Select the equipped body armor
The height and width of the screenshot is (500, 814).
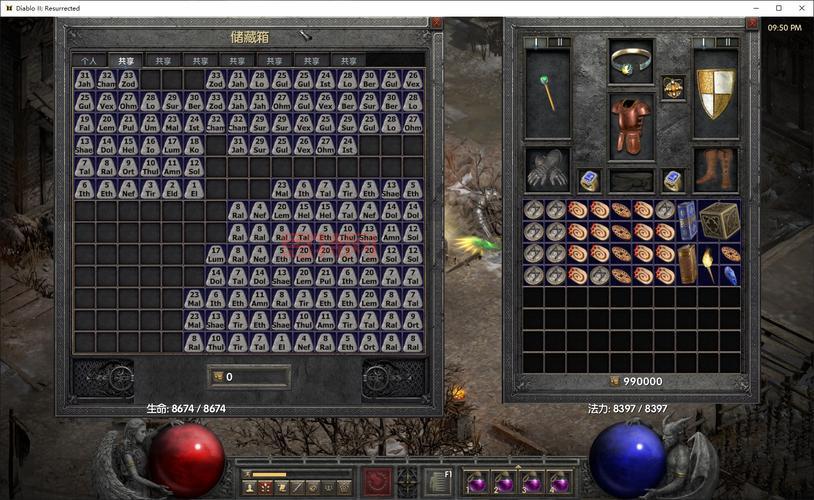(631, 125)
